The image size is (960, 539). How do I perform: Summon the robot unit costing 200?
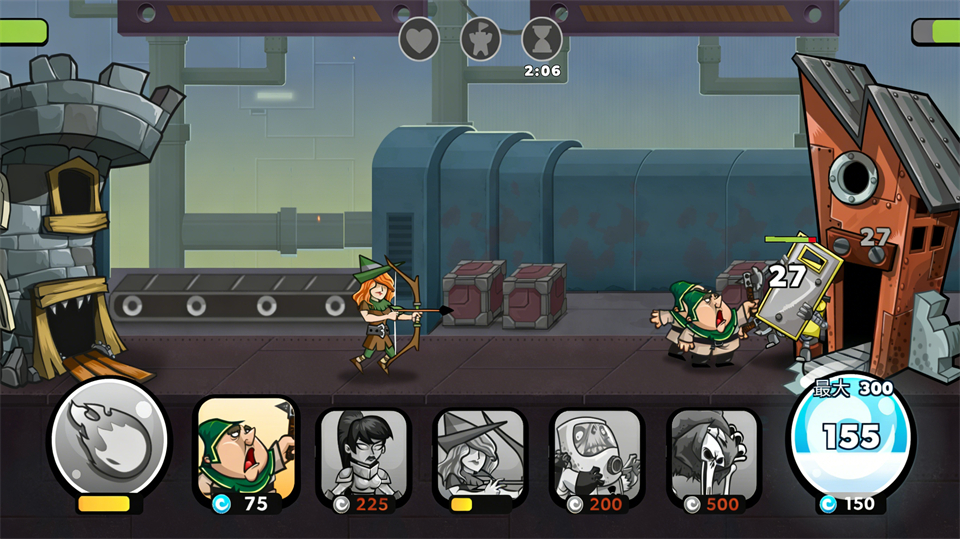tap(597, 452)
